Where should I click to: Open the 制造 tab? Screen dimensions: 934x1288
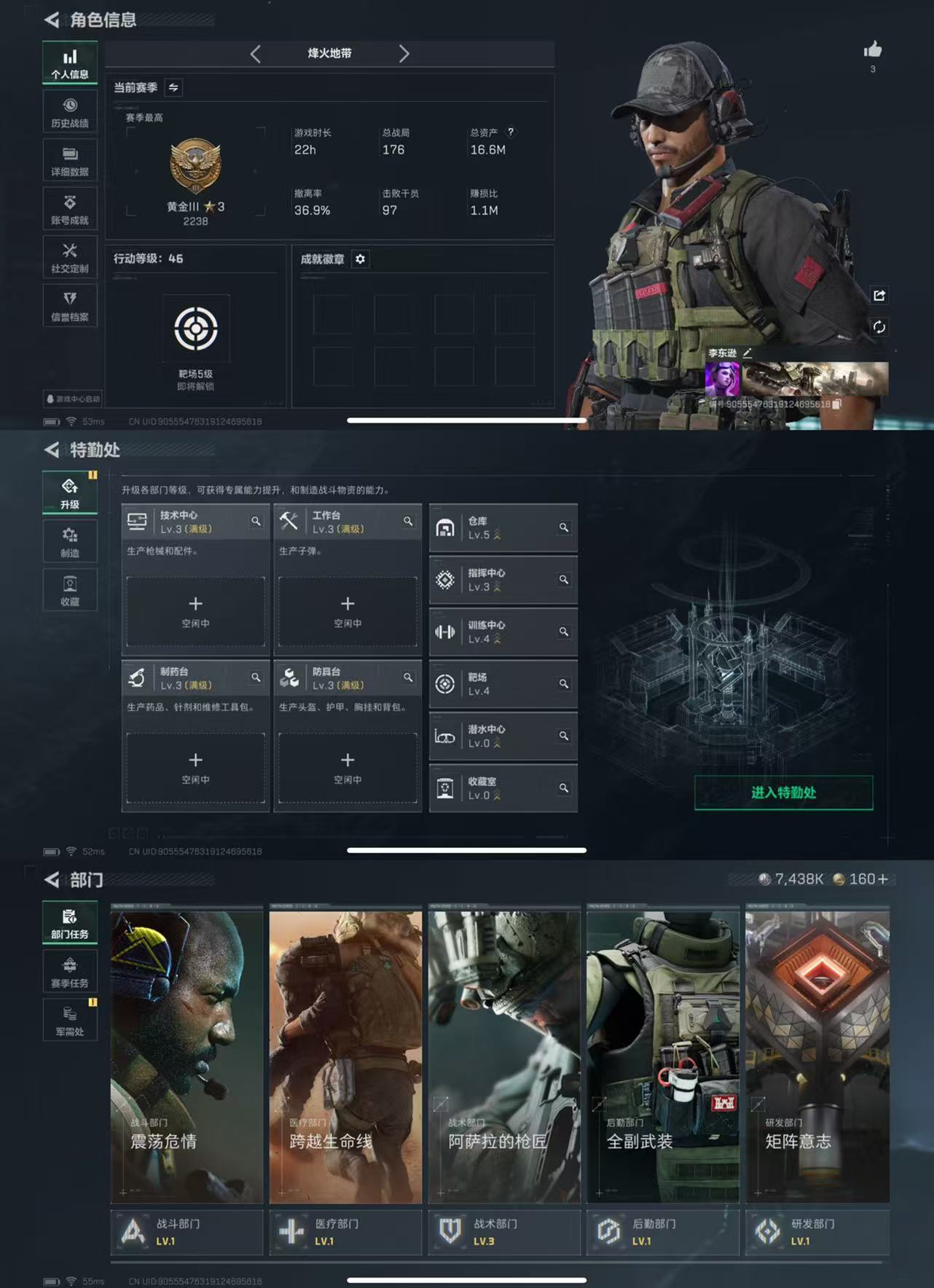click(70, 542)
